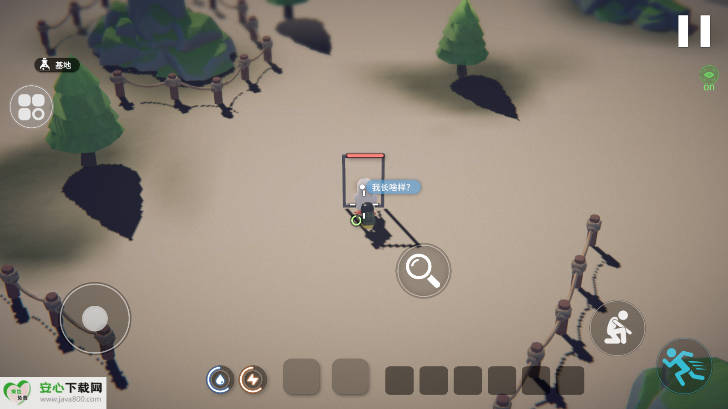
Task: Click the lightning bolt energy icon
Action: [253, 379]
